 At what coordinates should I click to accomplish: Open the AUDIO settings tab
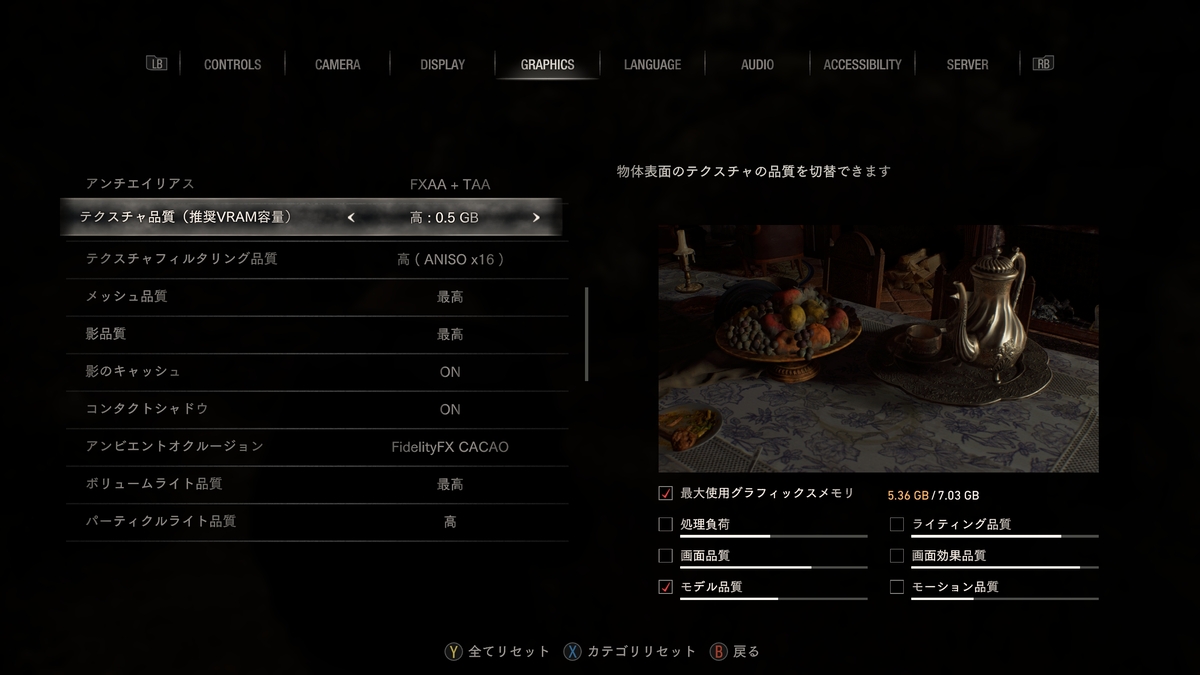(757, 64)
